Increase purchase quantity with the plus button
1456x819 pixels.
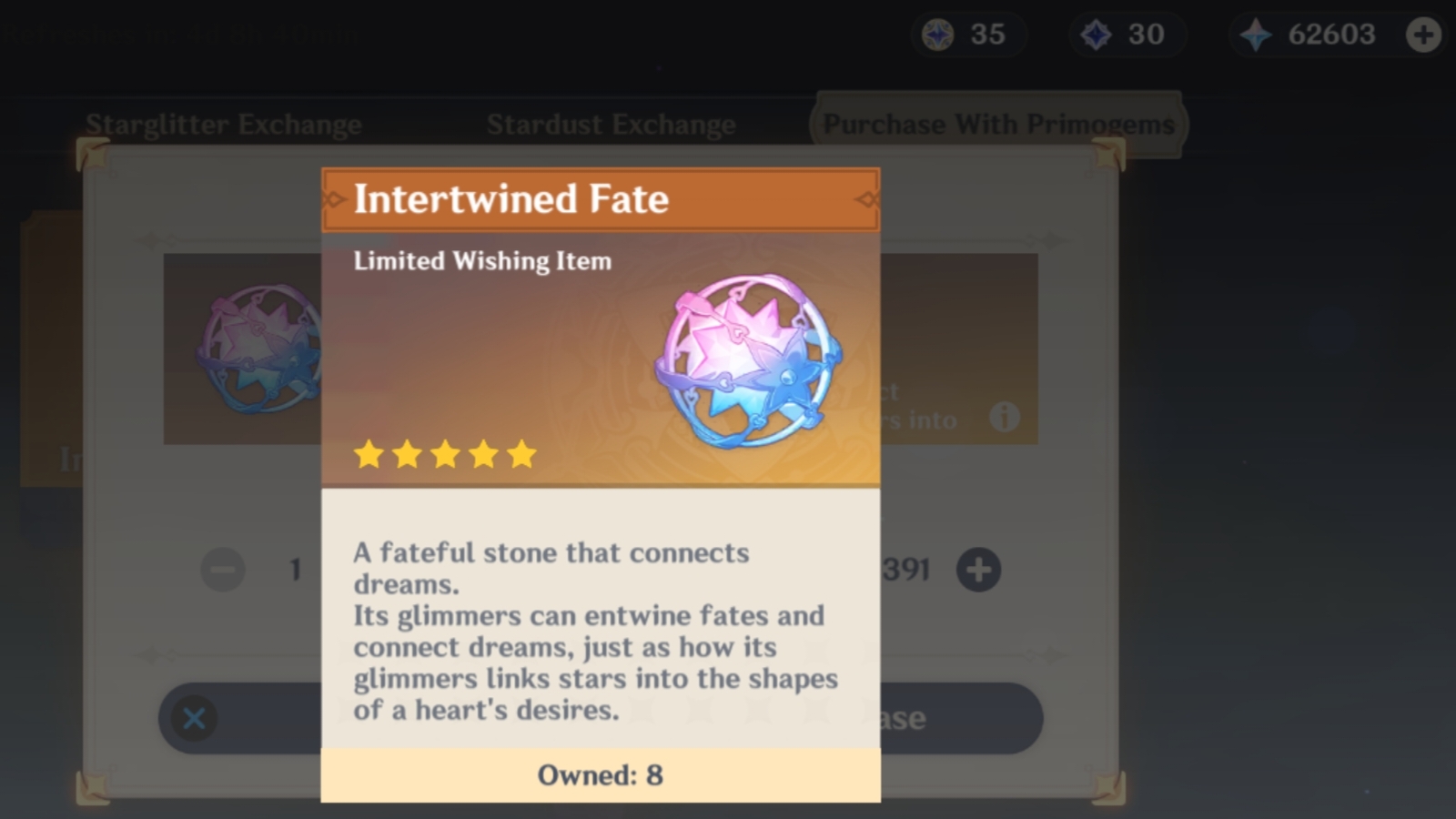click(978, 570)
